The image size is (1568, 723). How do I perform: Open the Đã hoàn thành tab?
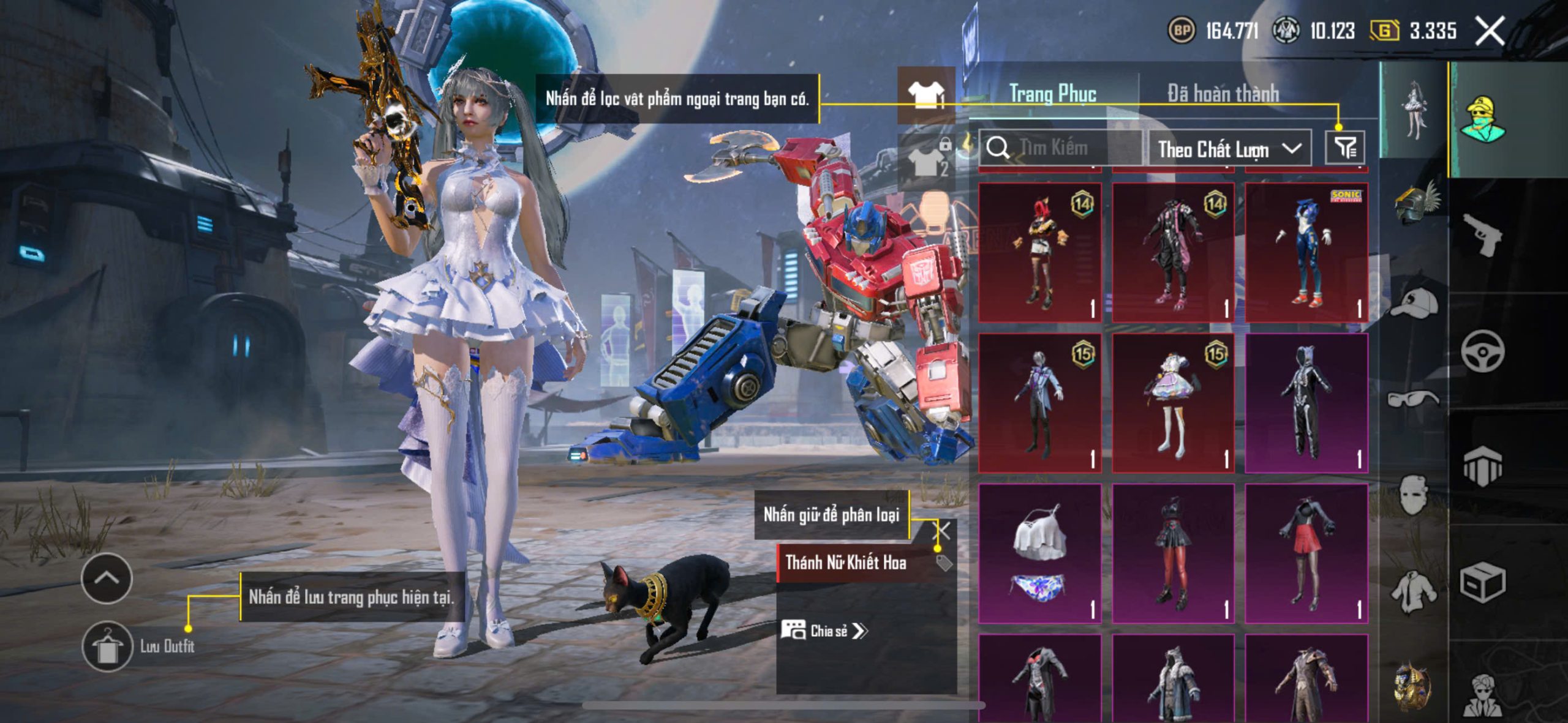click(x=1223, y=94)
